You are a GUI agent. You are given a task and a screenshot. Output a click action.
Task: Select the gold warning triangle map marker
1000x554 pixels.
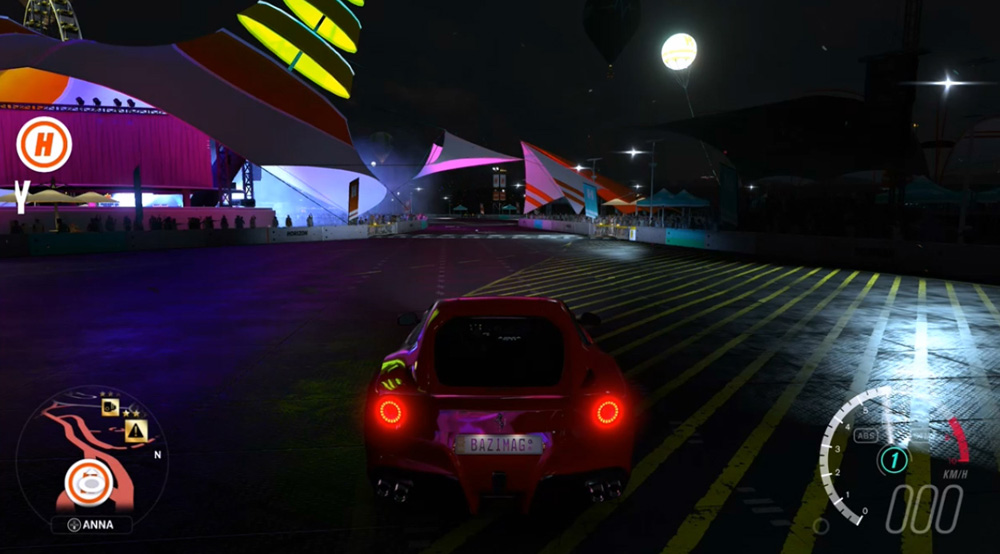point(136,431)
